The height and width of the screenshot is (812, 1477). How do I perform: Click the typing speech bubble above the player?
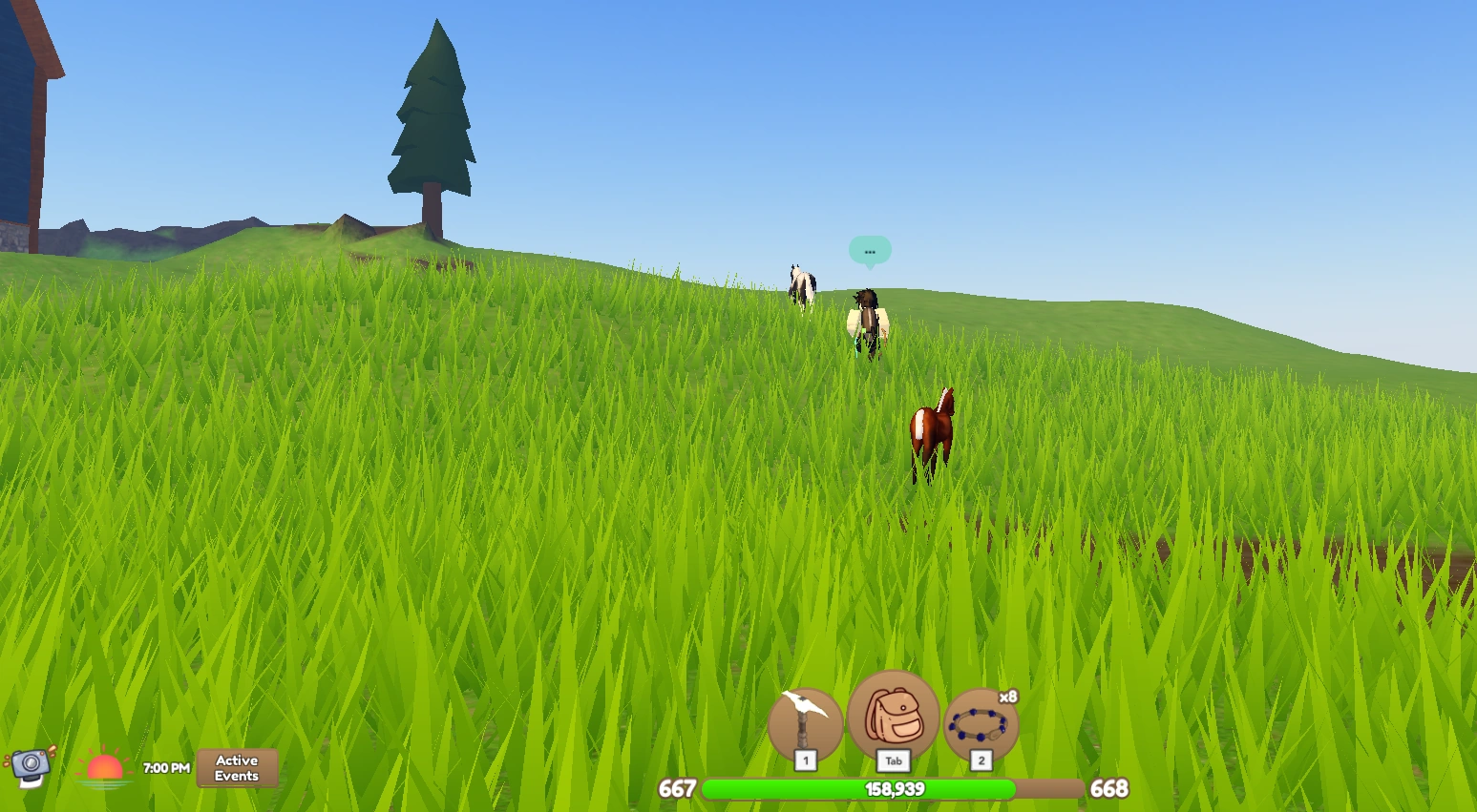870,251
